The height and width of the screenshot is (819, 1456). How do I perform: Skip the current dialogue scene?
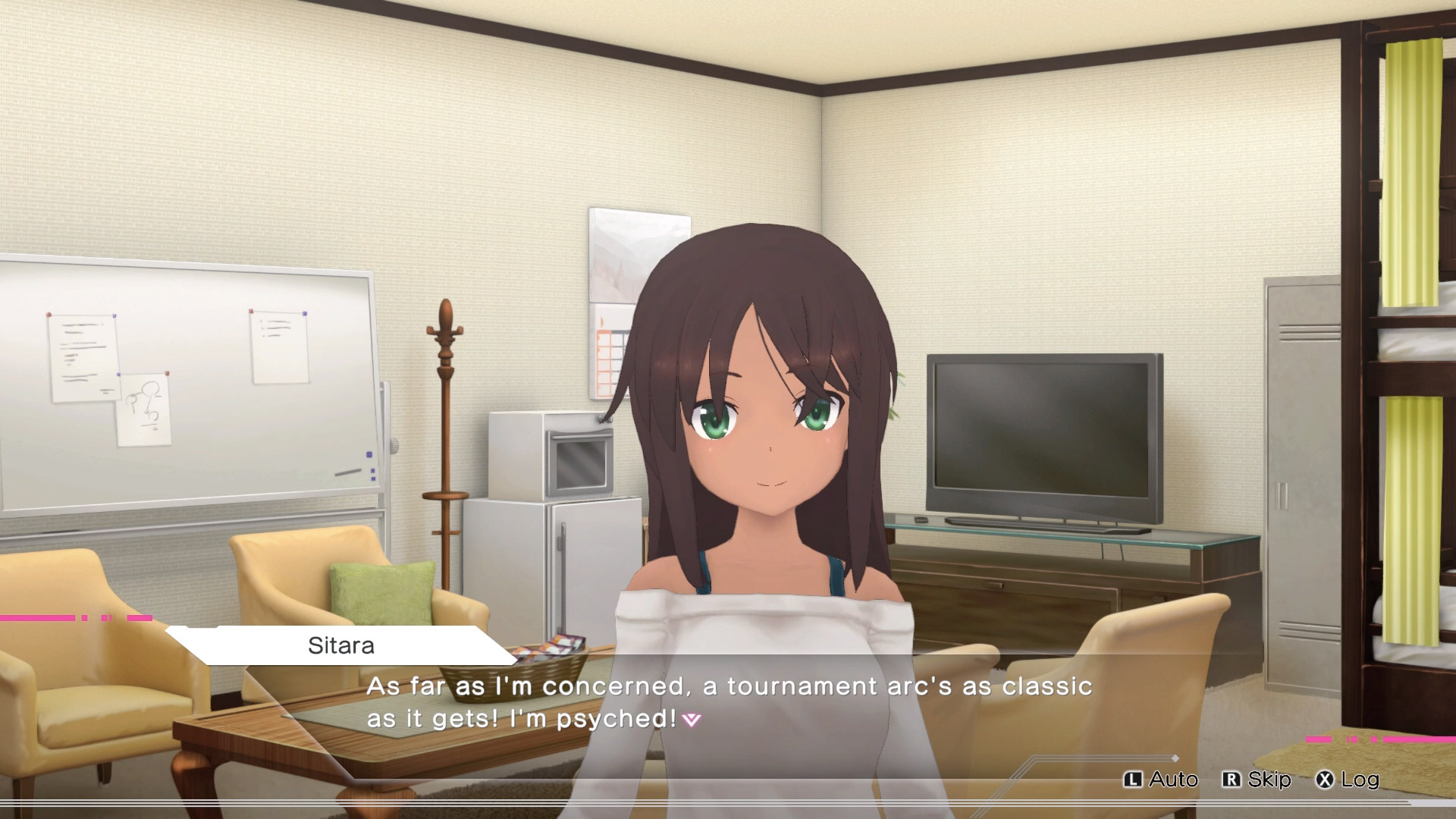click(x=1257, y=780)
